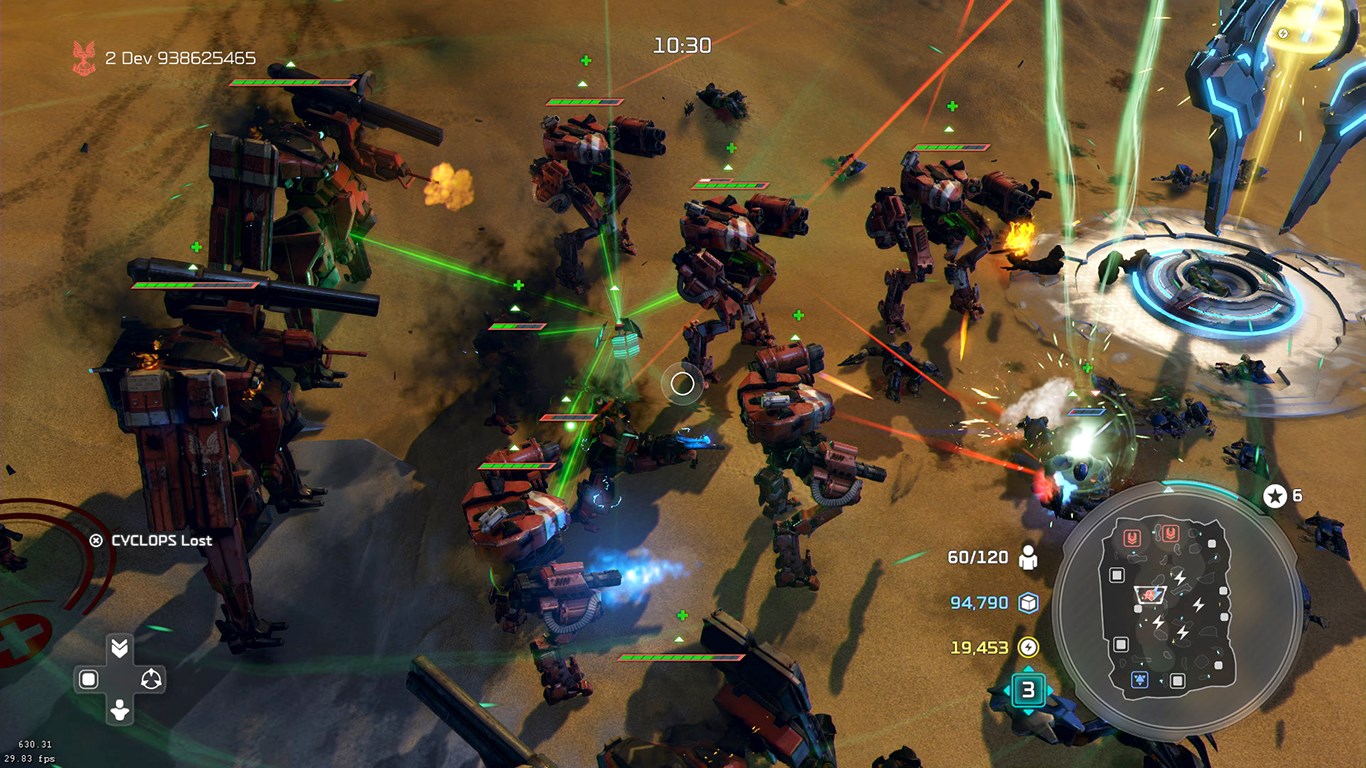Activate the circular three-arrow cycle icon
Screen dimensions: 1366x768
pyautogui.click(x=151, y=680)
